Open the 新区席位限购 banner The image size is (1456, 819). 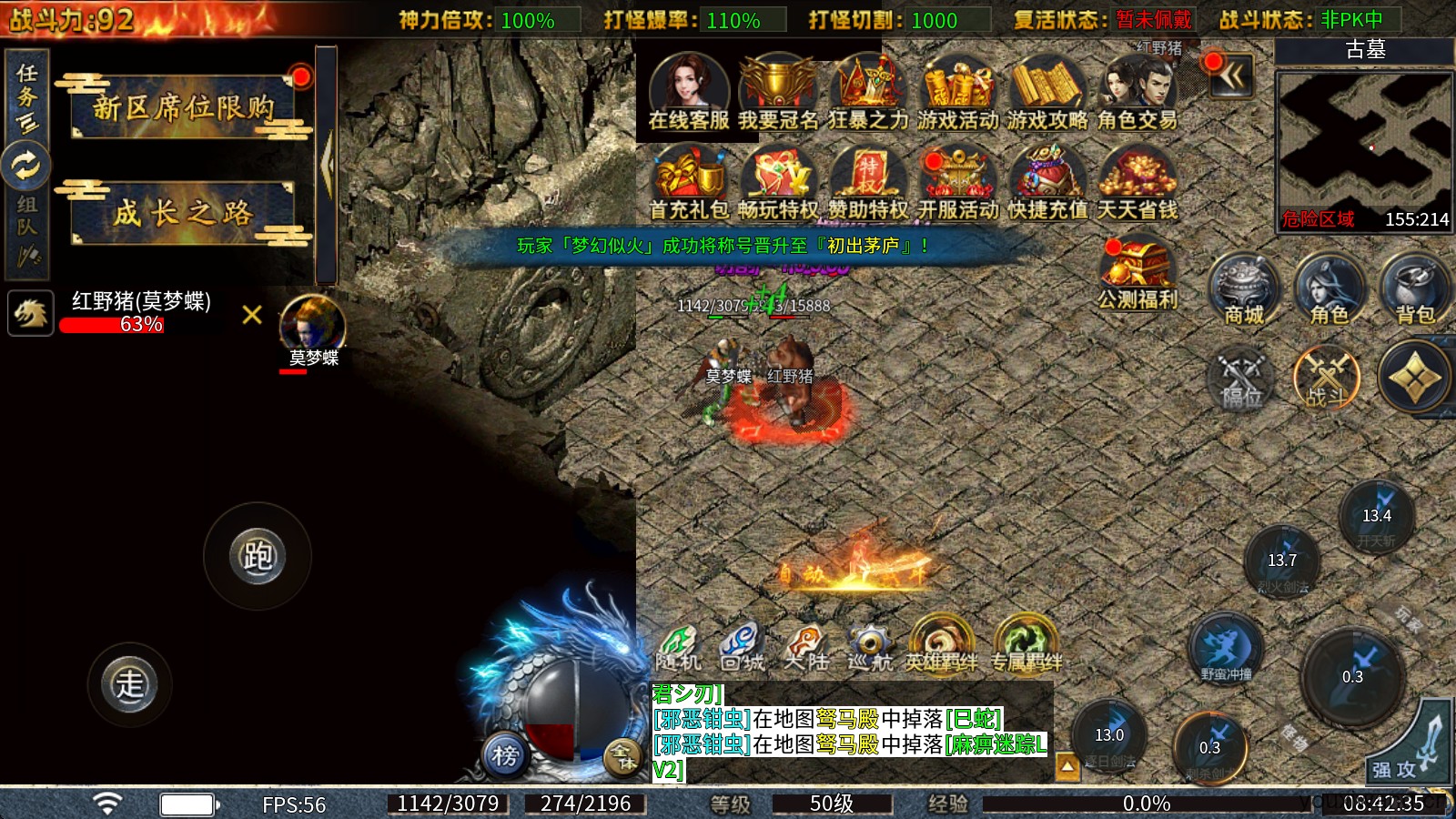[x=183, y=107]
